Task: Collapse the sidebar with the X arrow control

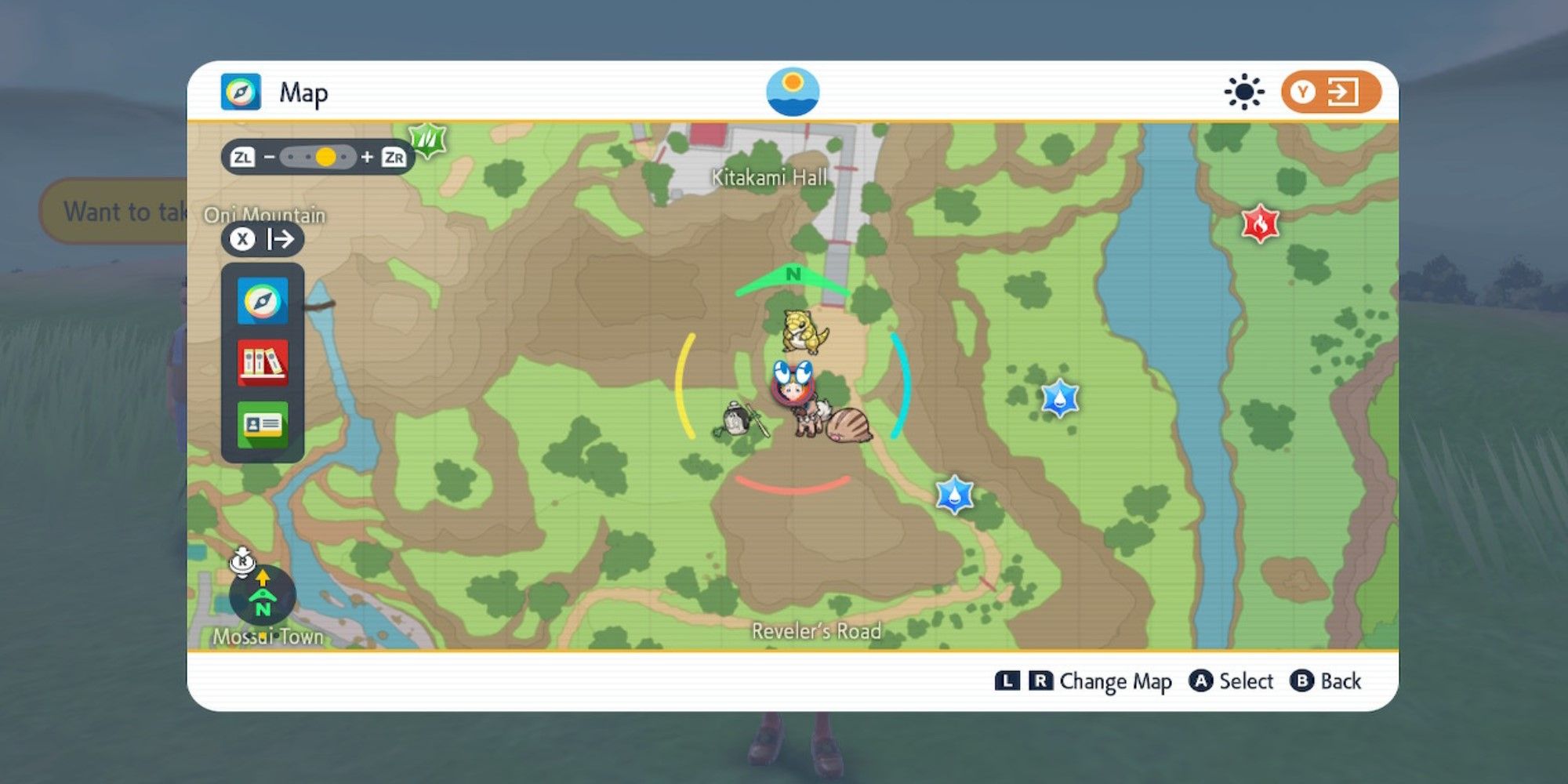Action: pos(263,240)
